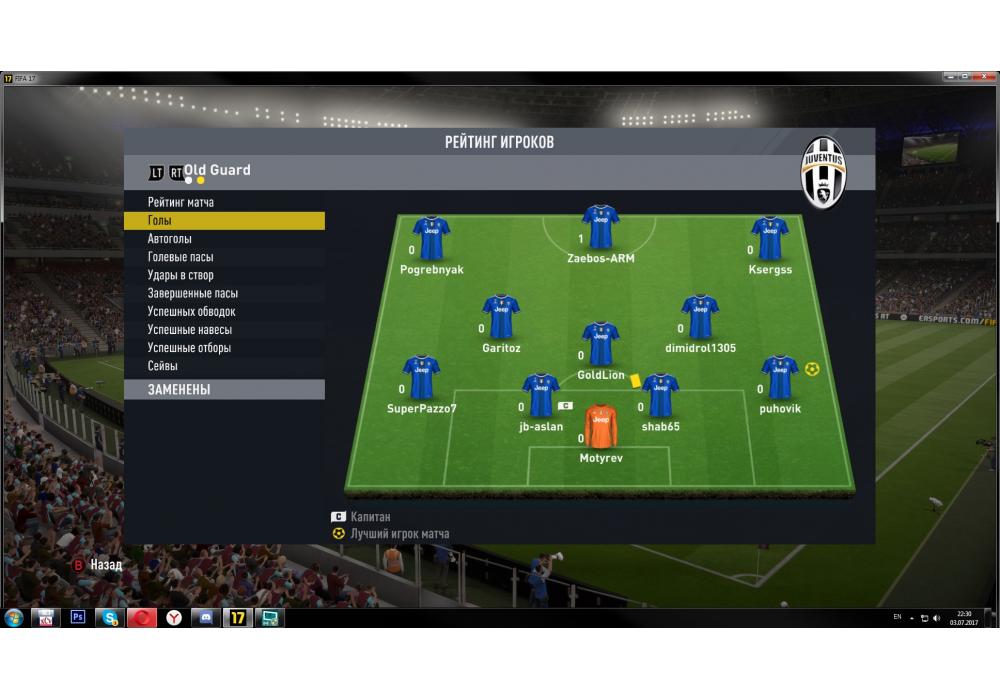Viewport: 1000px width, 700px height.
Task: Show Успешные отборы stat
Action: tap(189, 348)
